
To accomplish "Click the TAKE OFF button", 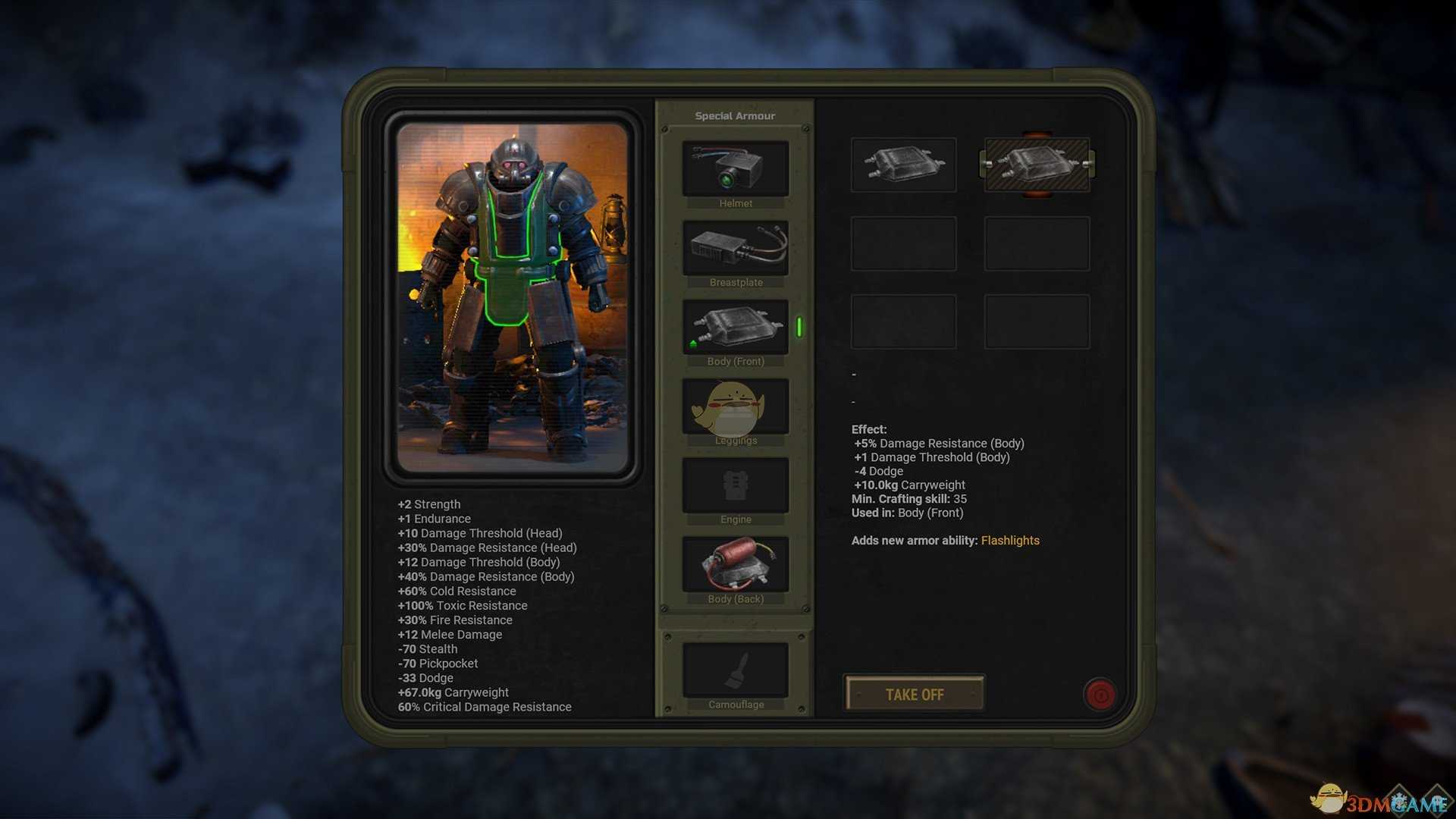I will pos(915,694).
